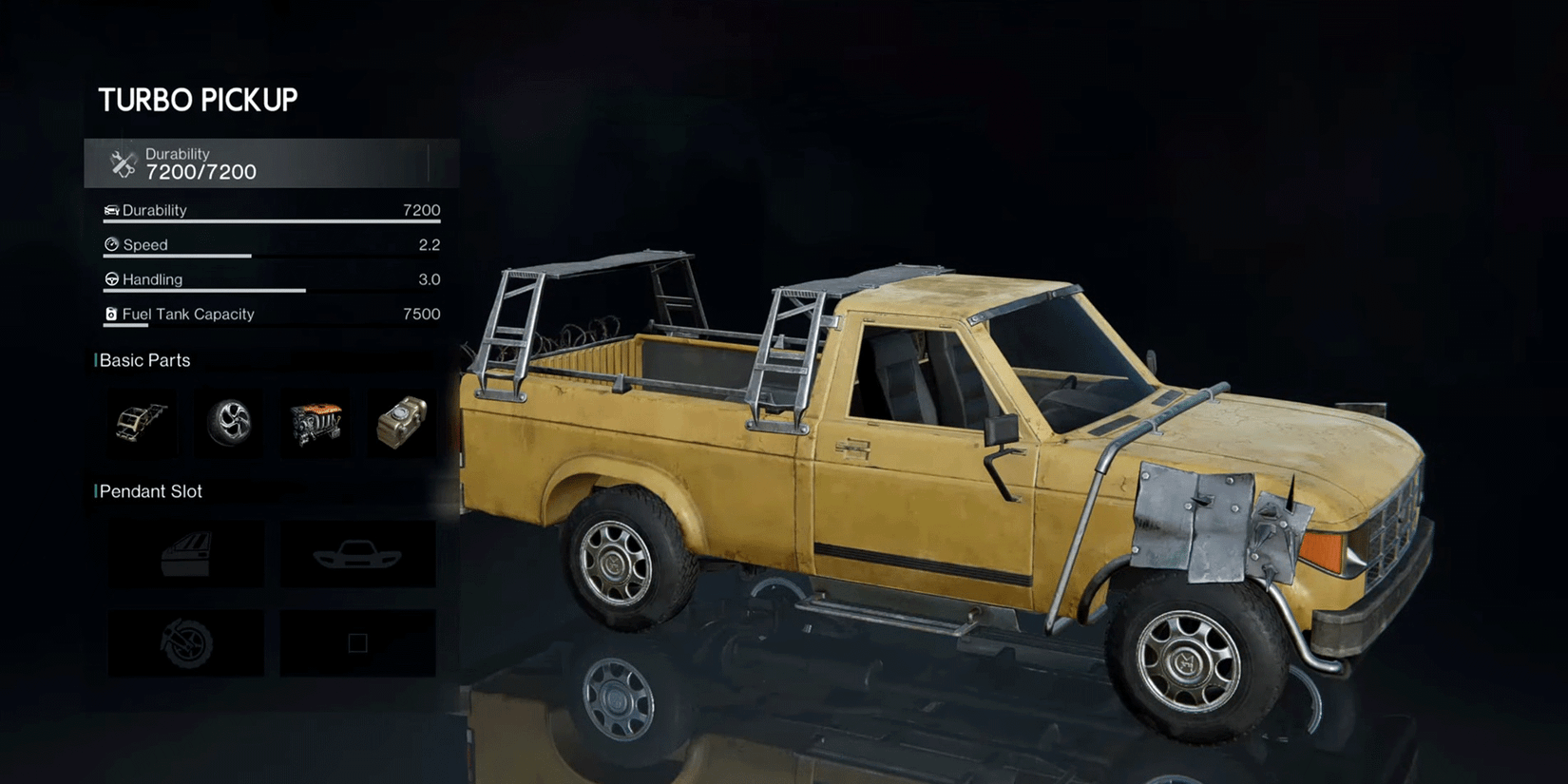Expand the Basic Parts section
This screenshot has height=784, width=1568.
pyautogui.click(x=143, y=360)
